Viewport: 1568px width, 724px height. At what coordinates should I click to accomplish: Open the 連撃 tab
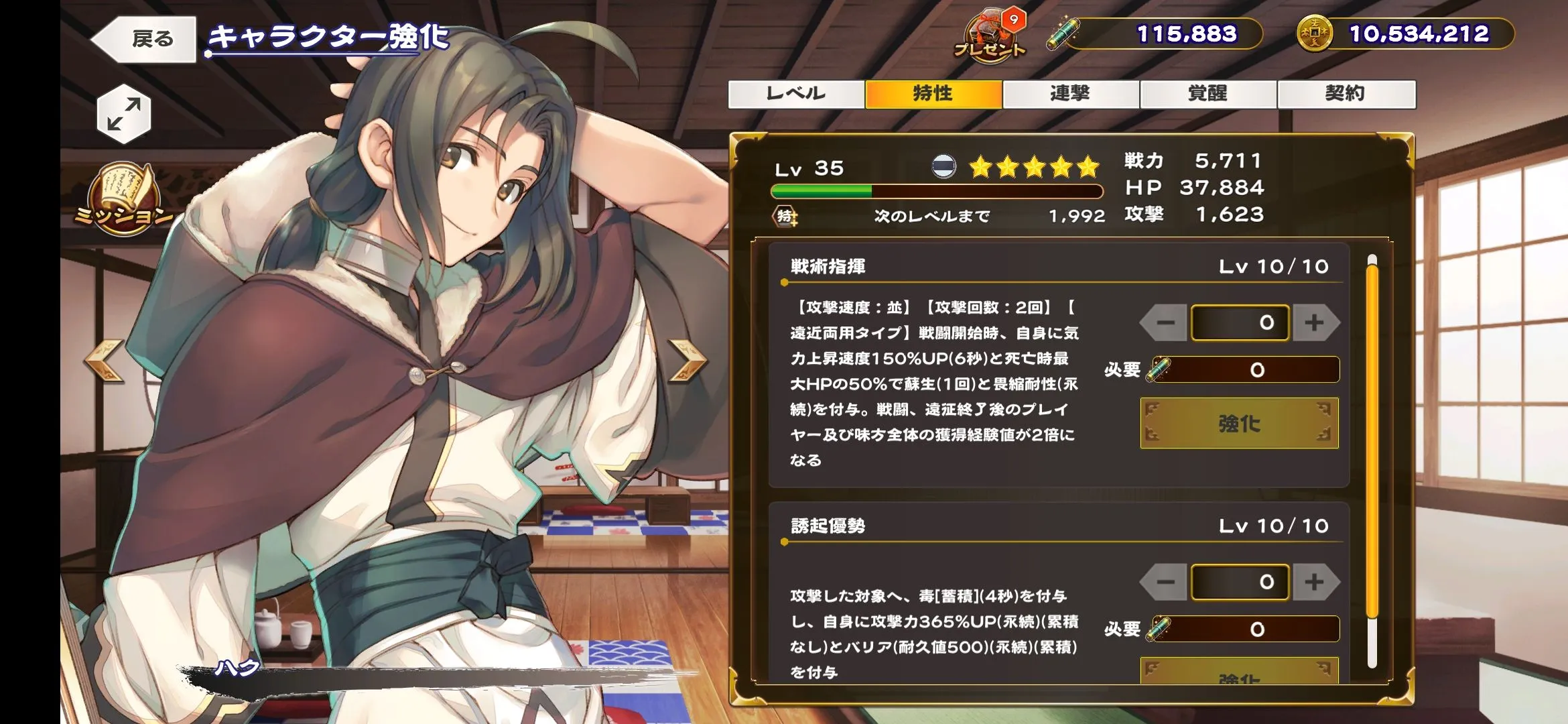(1071, 94)
